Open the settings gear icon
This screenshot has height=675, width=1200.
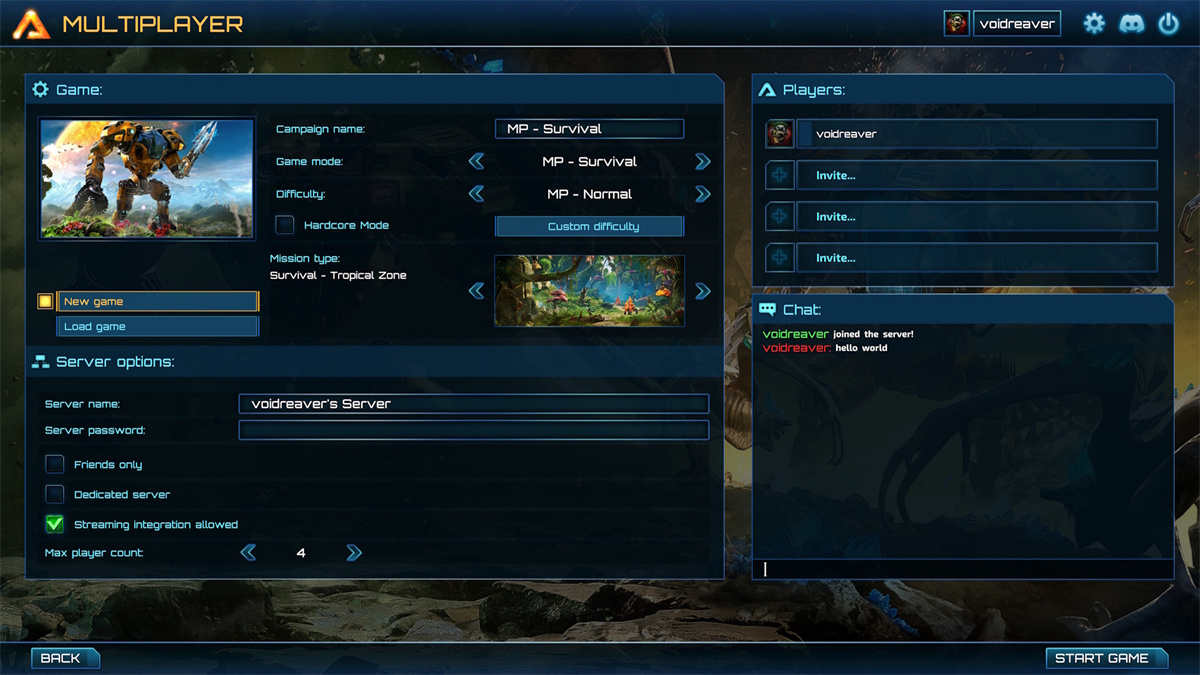coord(1095,24)
